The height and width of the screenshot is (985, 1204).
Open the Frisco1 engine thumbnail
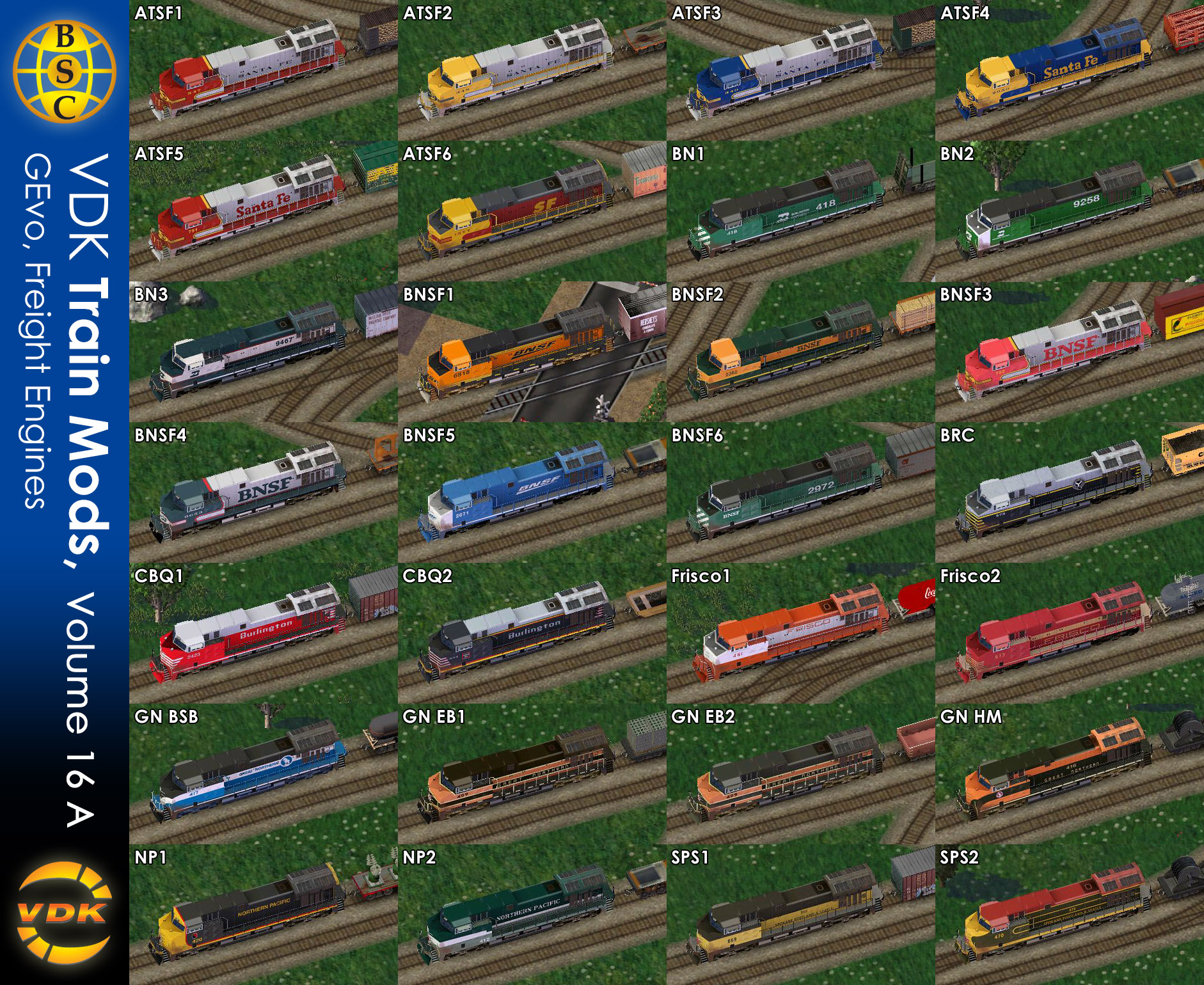pyautogui.click(x=800, y=633)
